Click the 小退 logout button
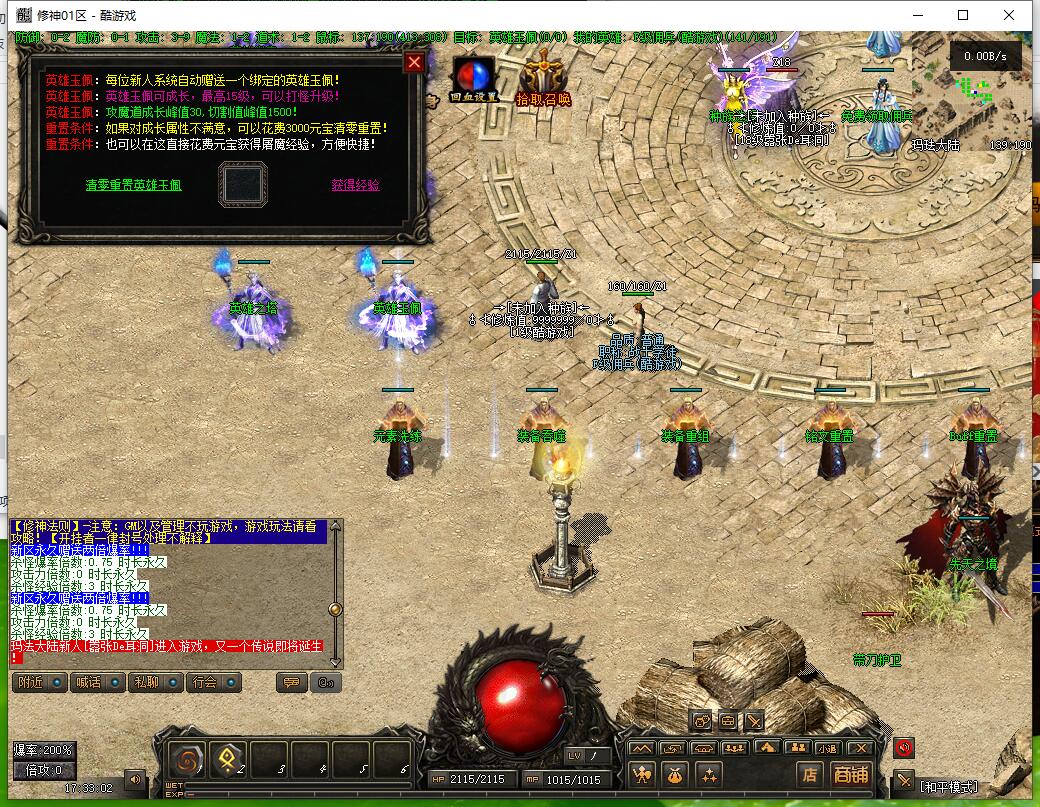This screenshot has width=1040, height=807. 826,747
